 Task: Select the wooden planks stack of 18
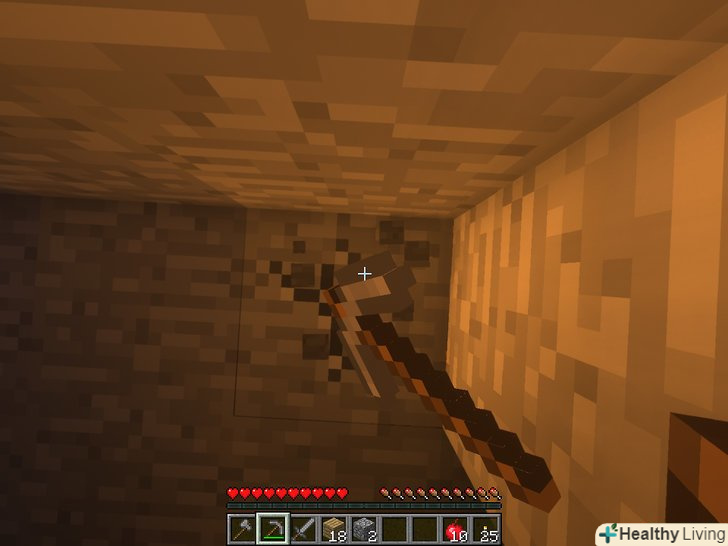[333, 529]
